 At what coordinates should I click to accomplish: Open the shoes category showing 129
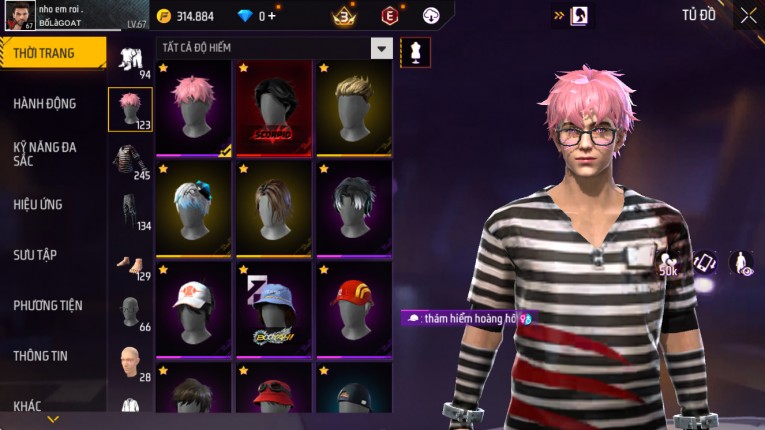coord(130,263)
